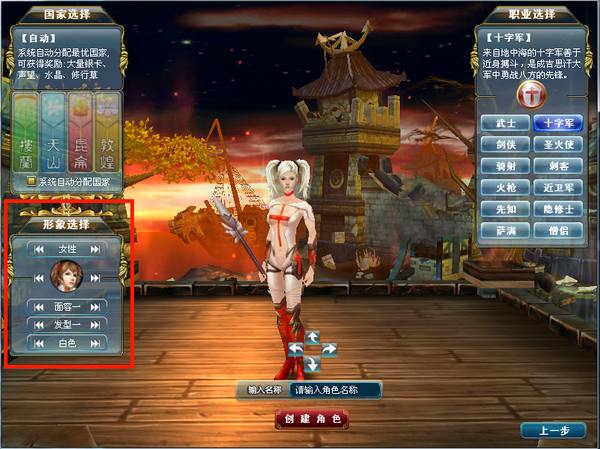The width and height of the screenshot is (600, 449).
Task: Toggle the 系统自动分配国家 checkbox
Action: (32, 182)
